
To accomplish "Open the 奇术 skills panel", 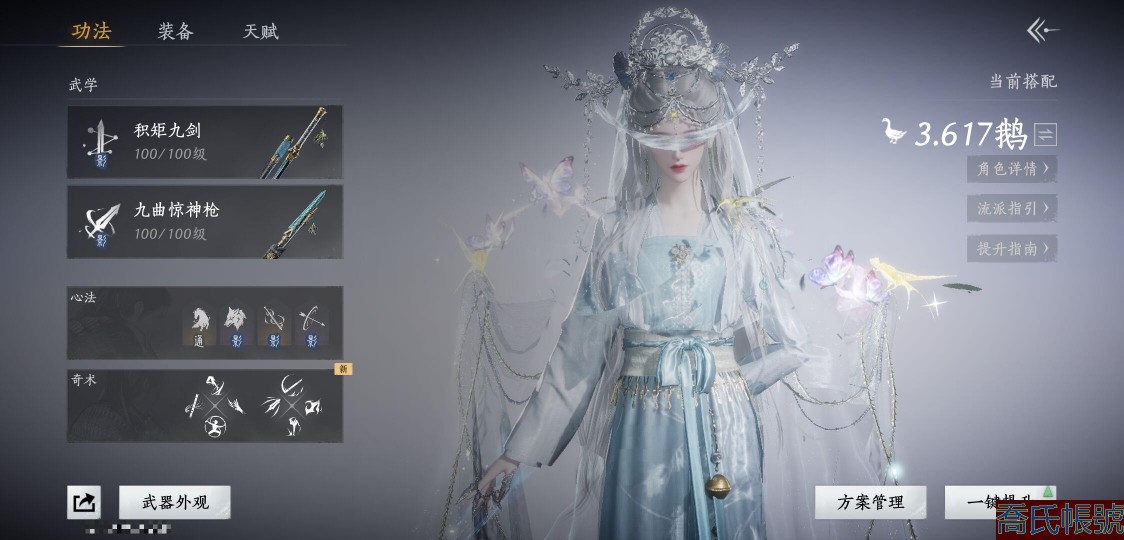I will [x=205, y=406].
